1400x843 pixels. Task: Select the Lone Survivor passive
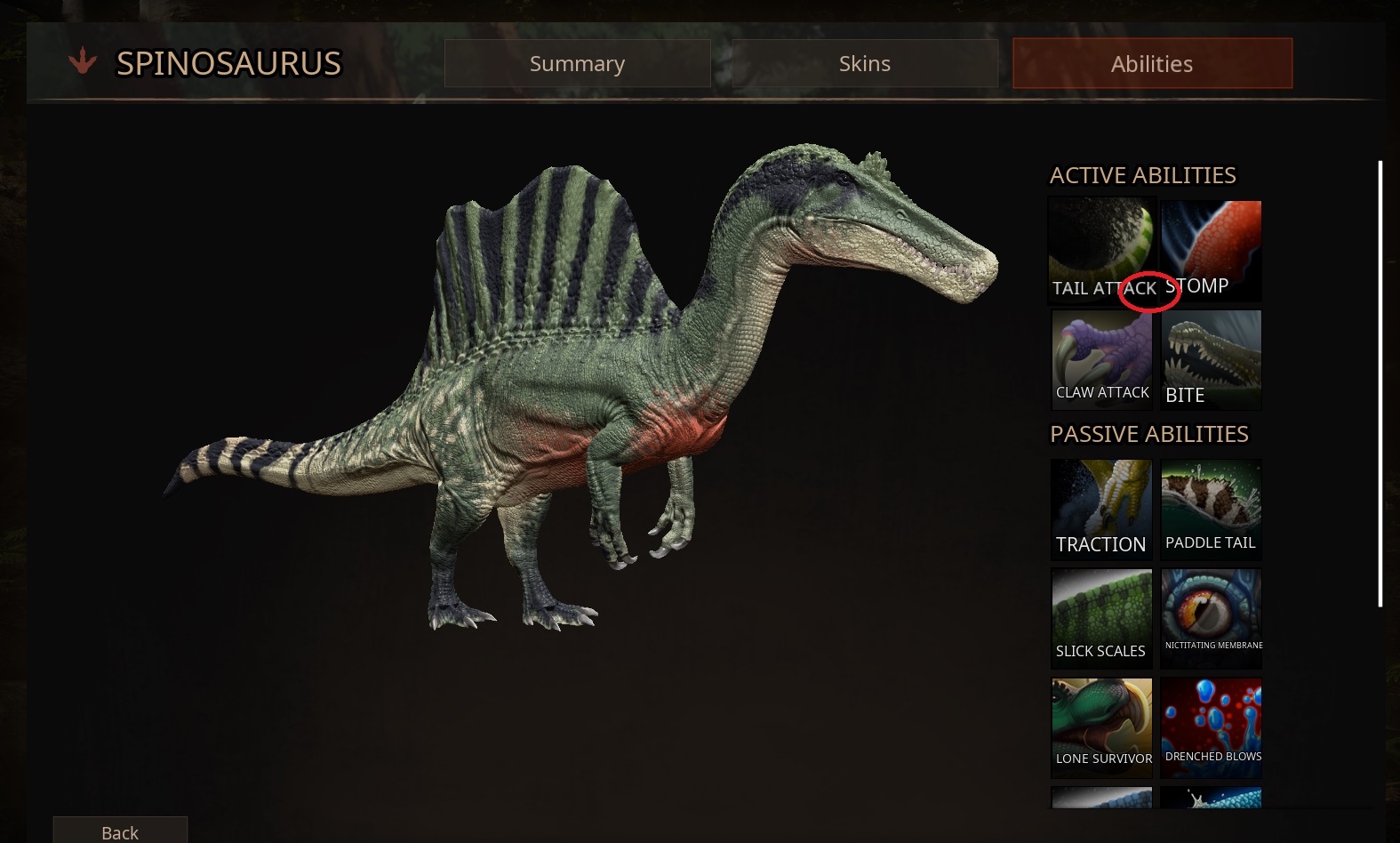(1101, 727)
